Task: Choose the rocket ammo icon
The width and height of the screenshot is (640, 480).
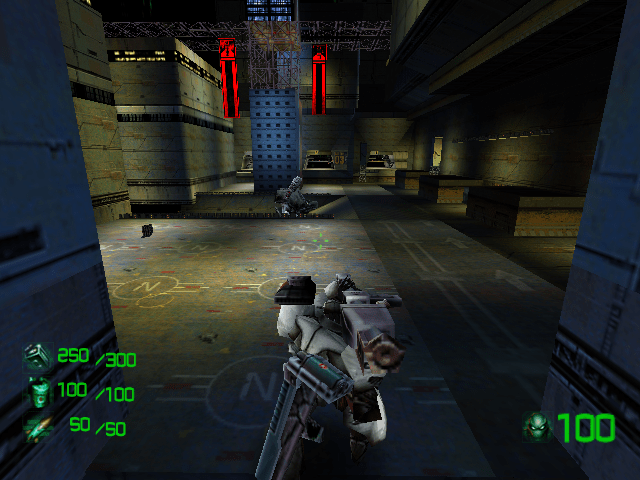Action: point(38,426)
